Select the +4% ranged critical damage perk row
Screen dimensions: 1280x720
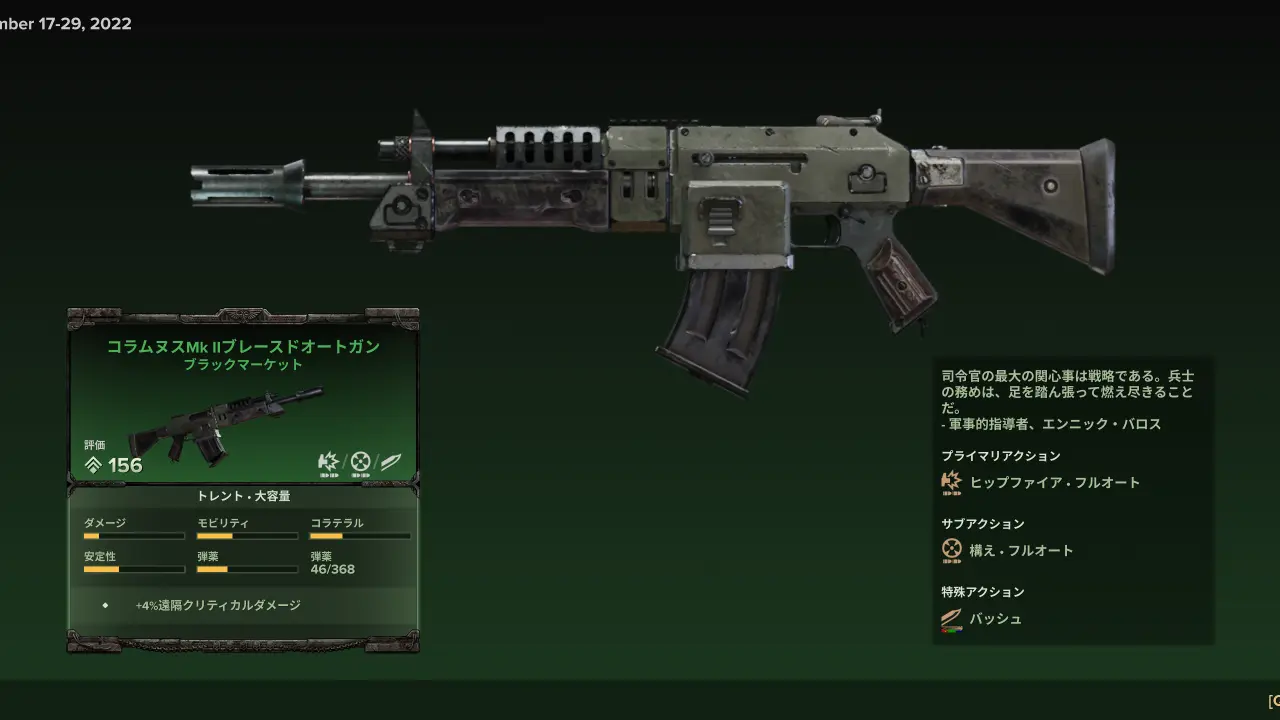[218, 605]
